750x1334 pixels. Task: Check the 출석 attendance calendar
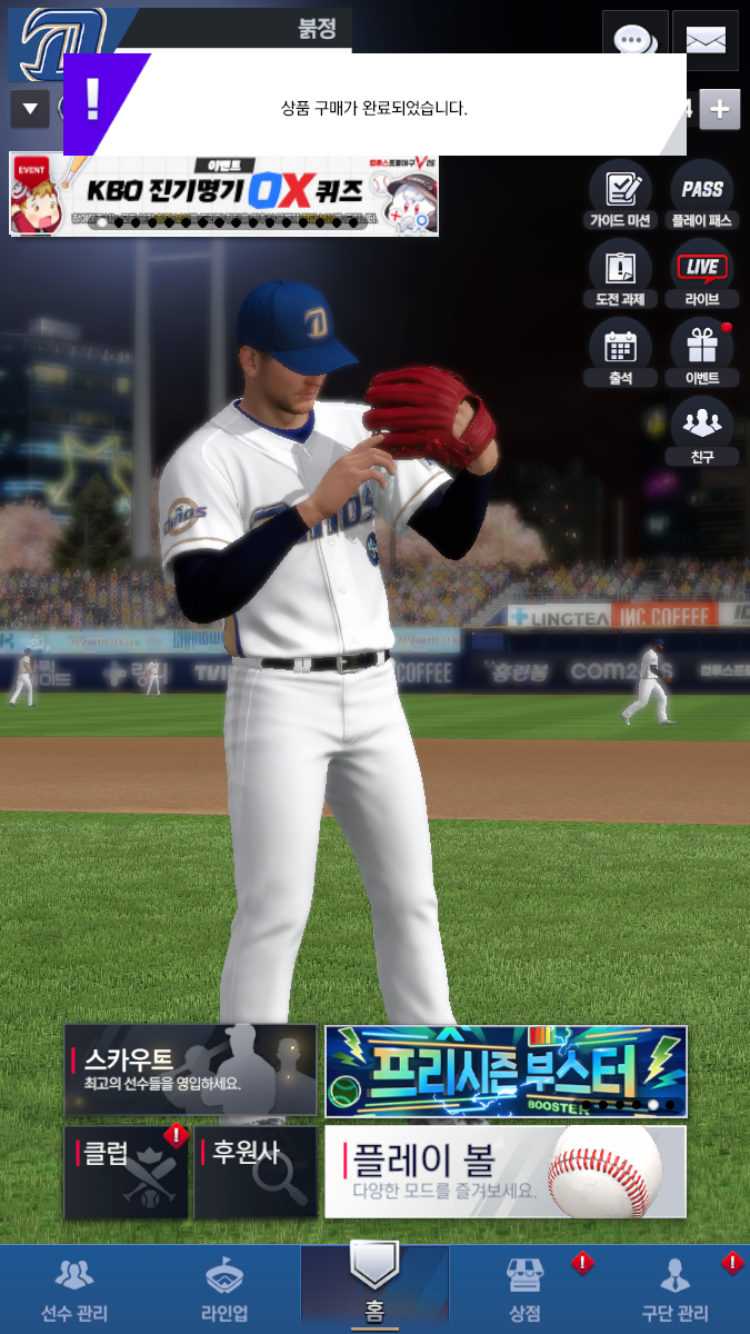click(620, 353)
